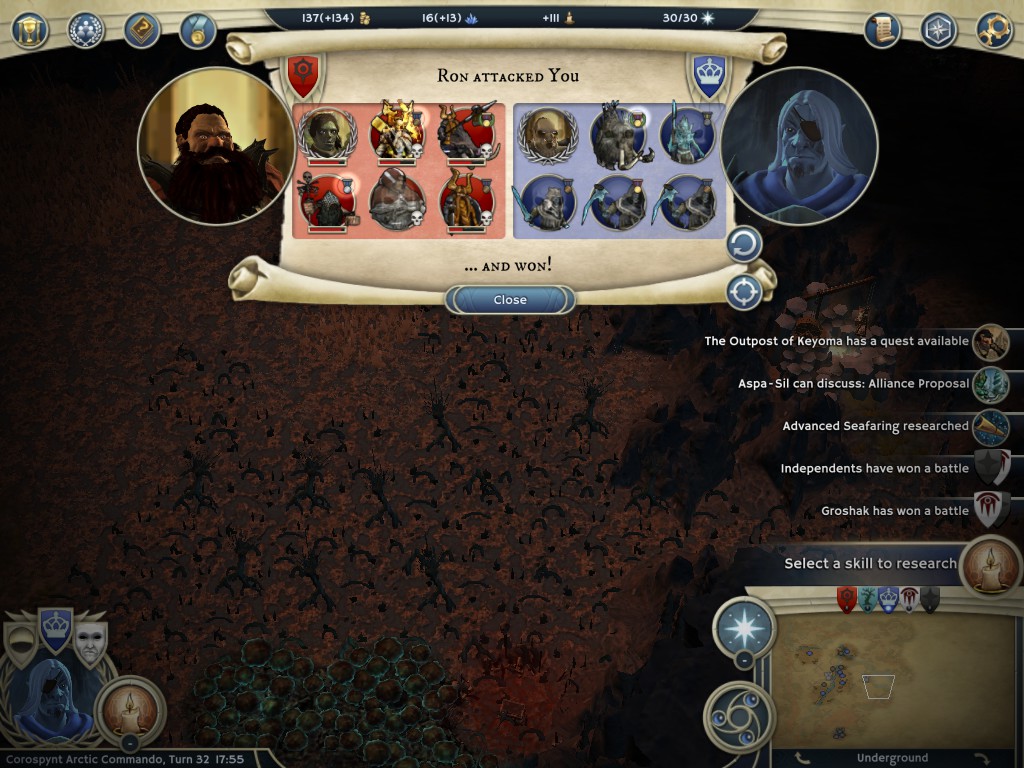Viewport: 1024px width, 768px height.
Task: Click the triple-swirl button beside the minimap
Action: pos(742,716)
